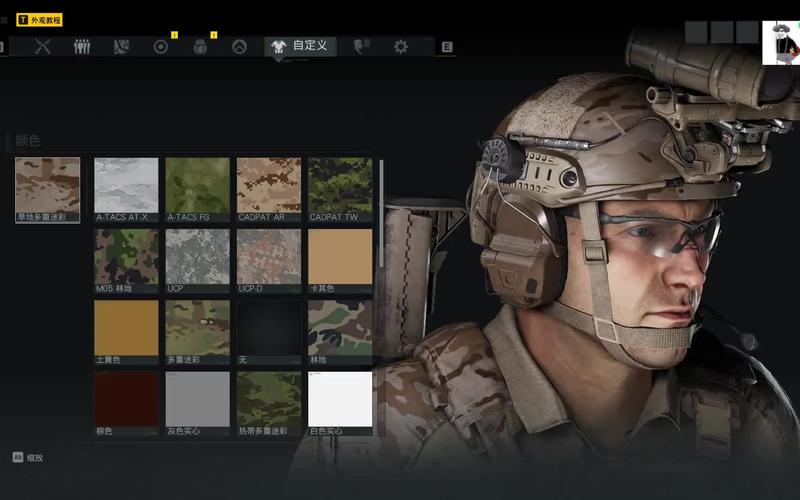Choose the 多重迷彩 multicam pattern
This screenshot has height=500, width=800.
point(197,327)
